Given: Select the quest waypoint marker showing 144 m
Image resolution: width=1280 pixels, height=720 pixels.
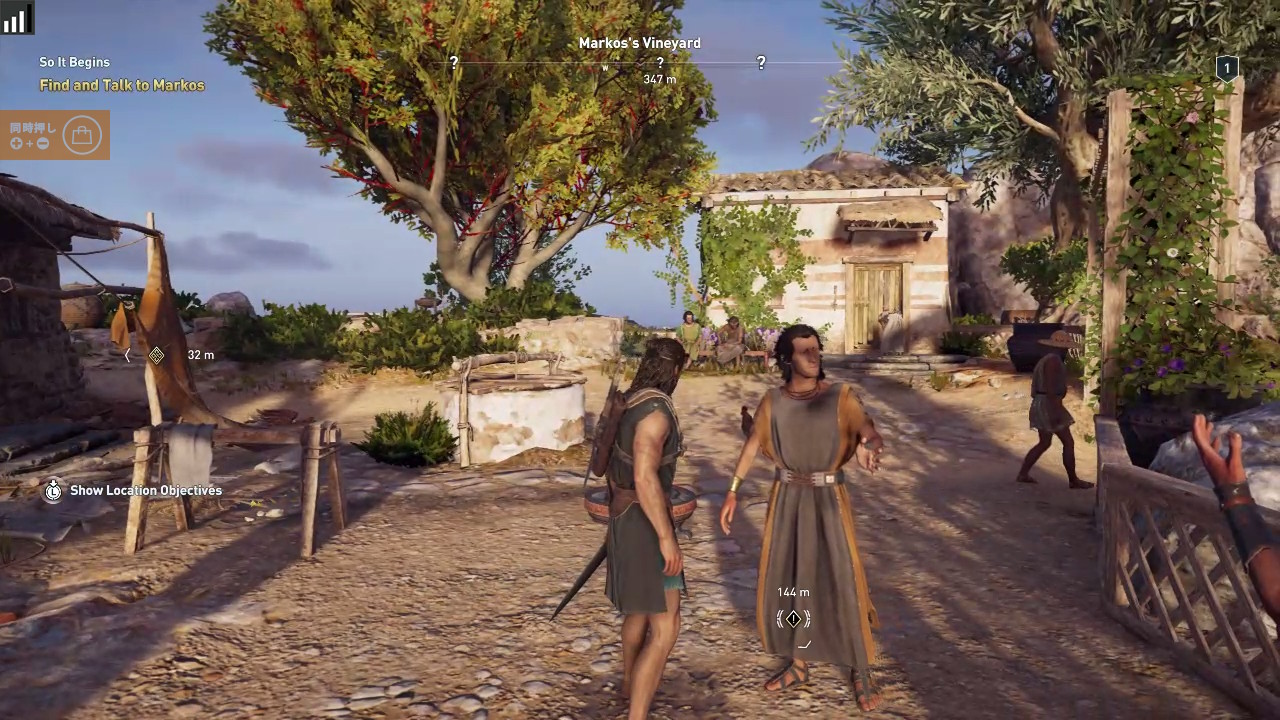Looking at the screenshot, I should 793,619.
